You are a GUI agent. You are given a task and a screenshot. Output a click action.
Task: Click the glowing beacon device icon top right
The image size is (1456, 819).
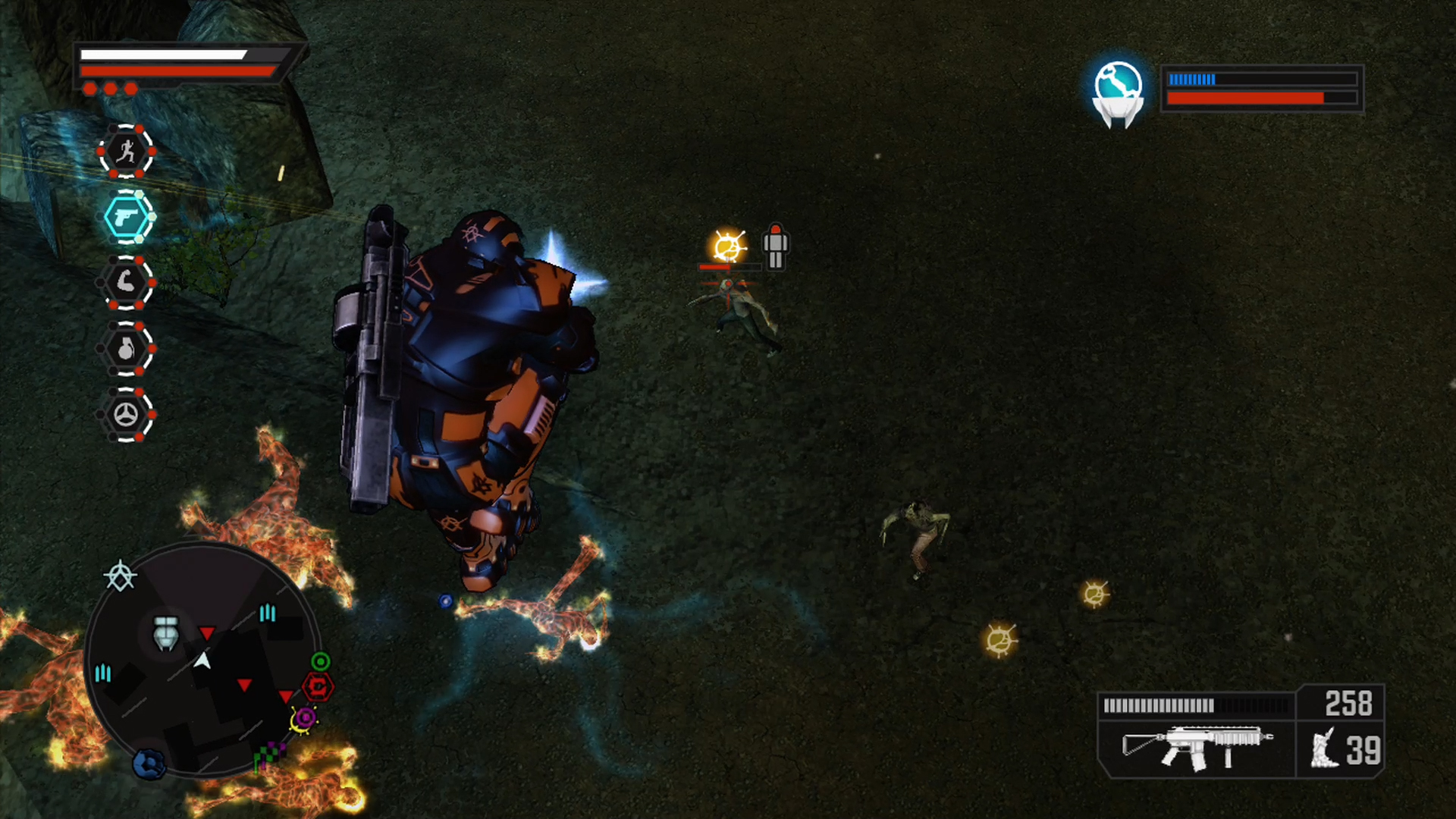click(x=1117, y=93)
